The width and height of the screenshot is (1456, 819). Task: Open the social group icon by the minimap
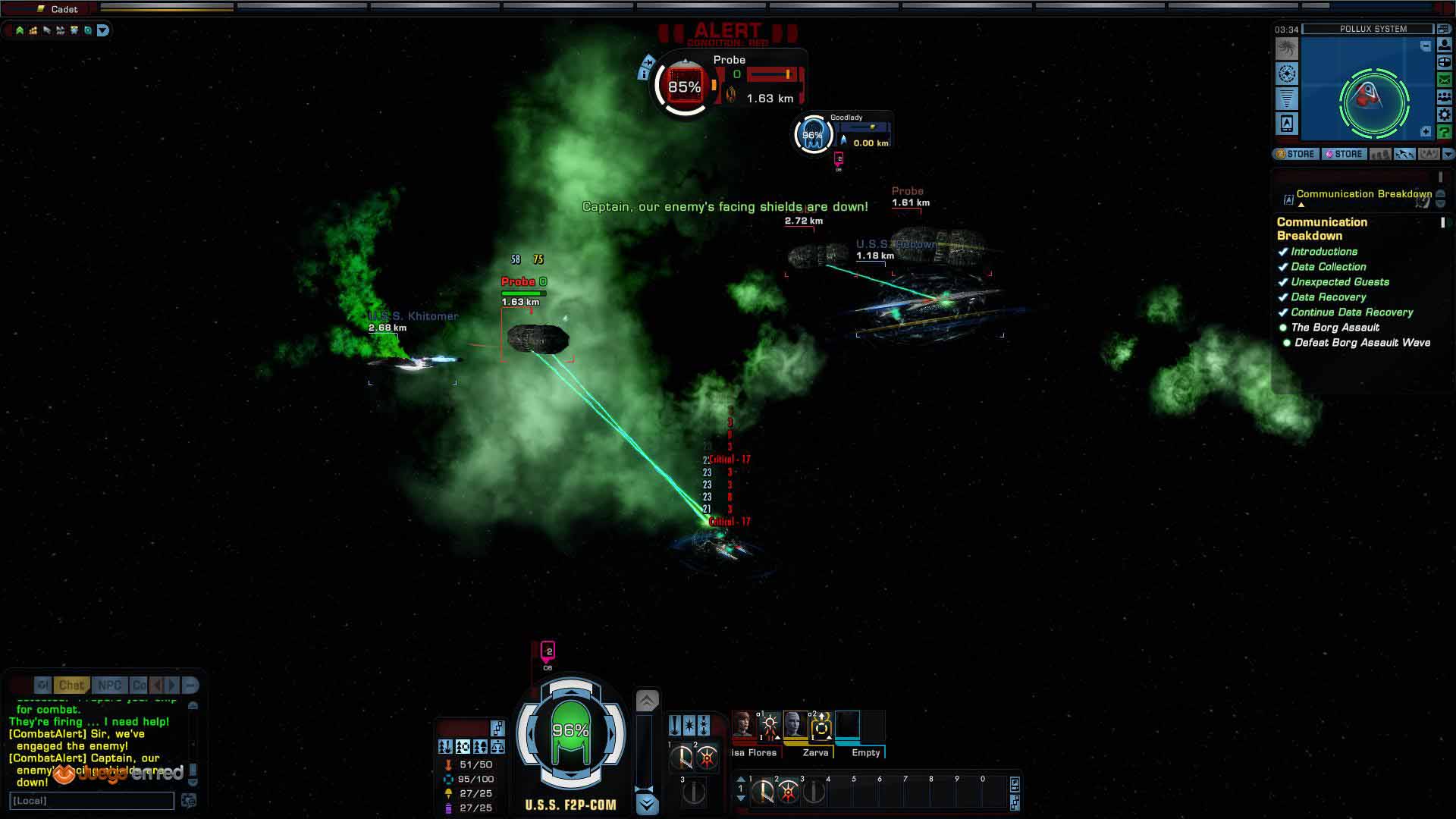coord(1445,97)
